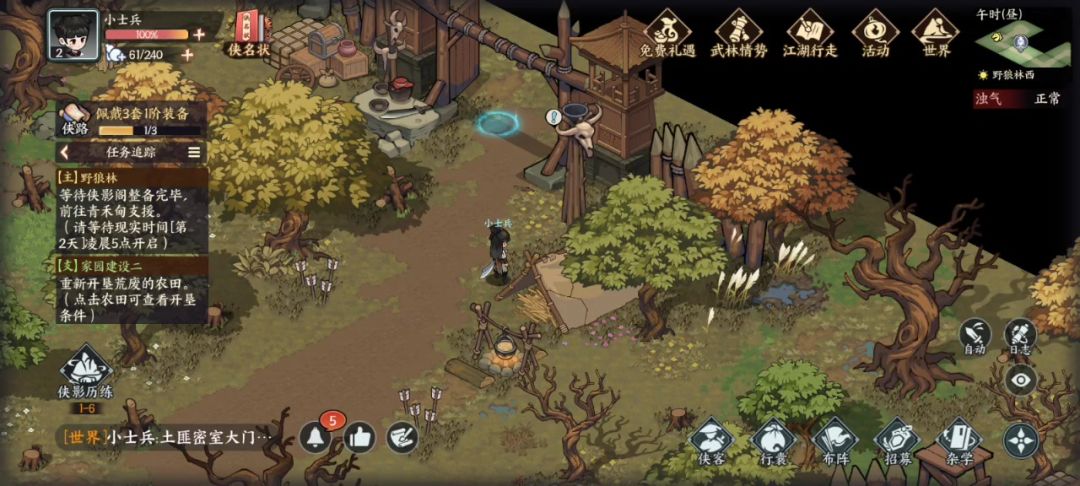
Task: Click the plus beside the 61/240 stamina
Action: coord(187,54)
